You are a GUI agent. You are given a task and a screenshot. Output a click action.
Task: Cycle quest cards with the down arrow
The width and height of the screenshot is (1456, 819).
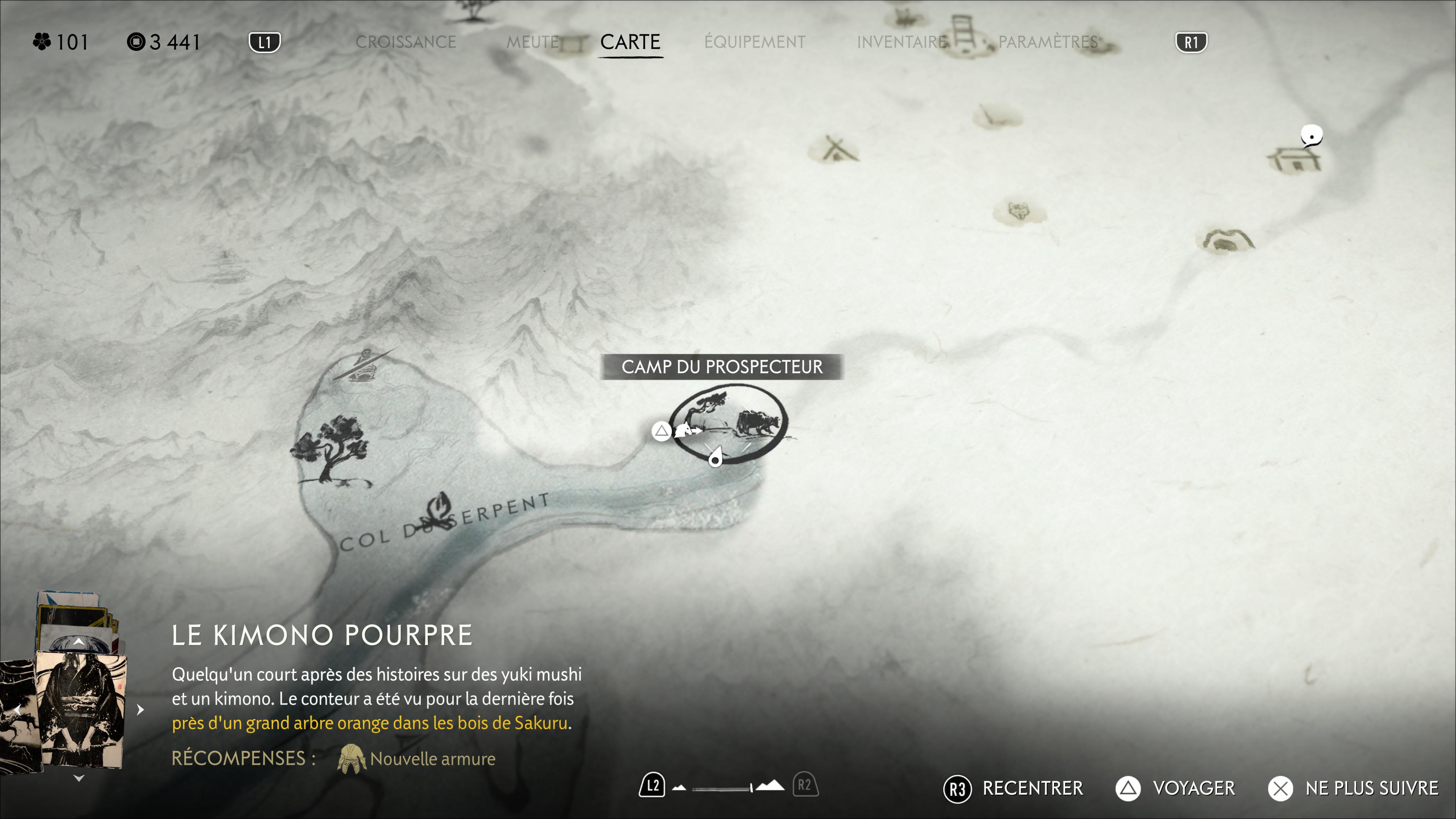[79, 778]
